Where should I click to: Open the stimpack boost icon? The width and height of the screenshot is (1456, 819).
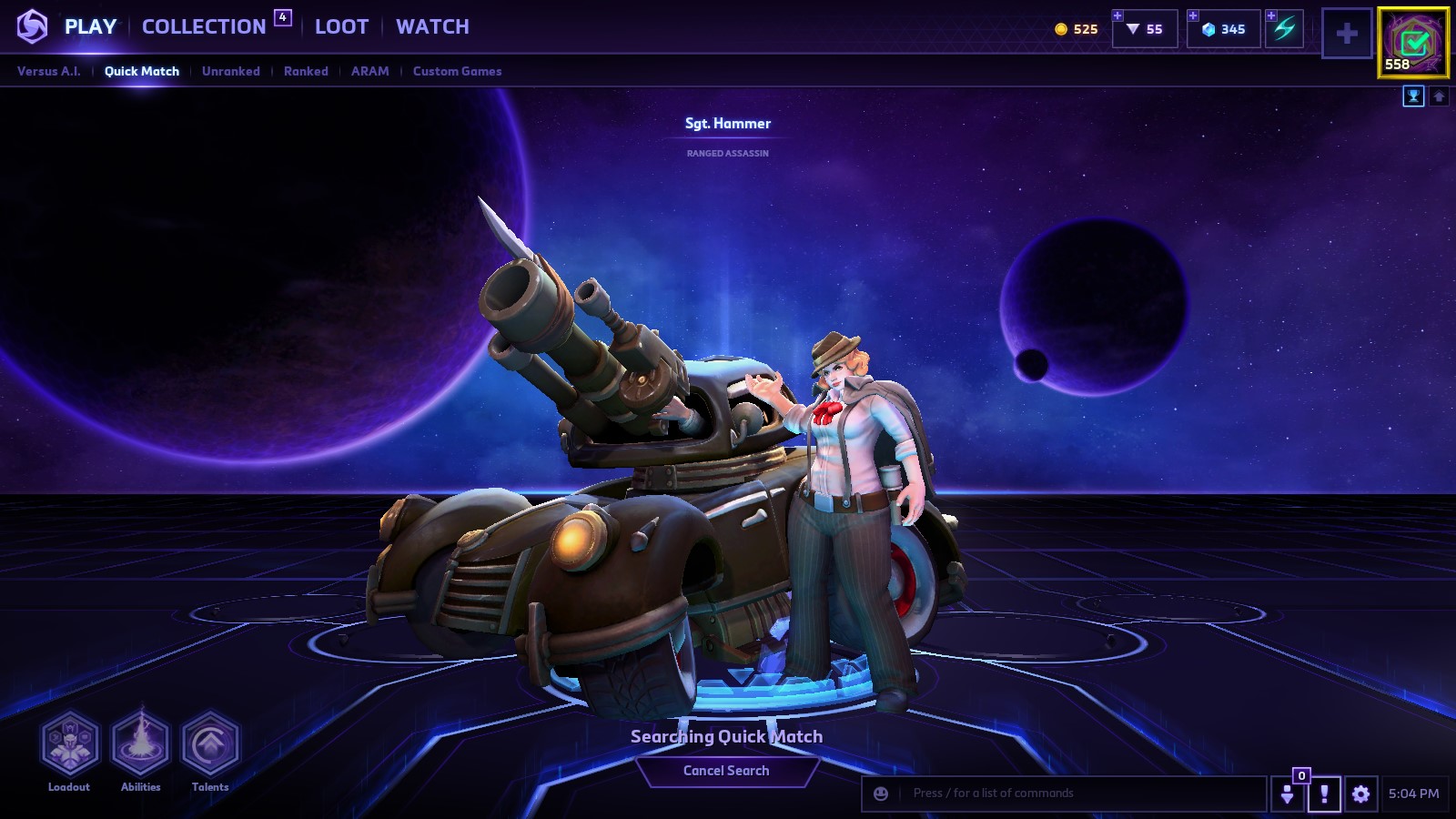tap(1285, 29)
